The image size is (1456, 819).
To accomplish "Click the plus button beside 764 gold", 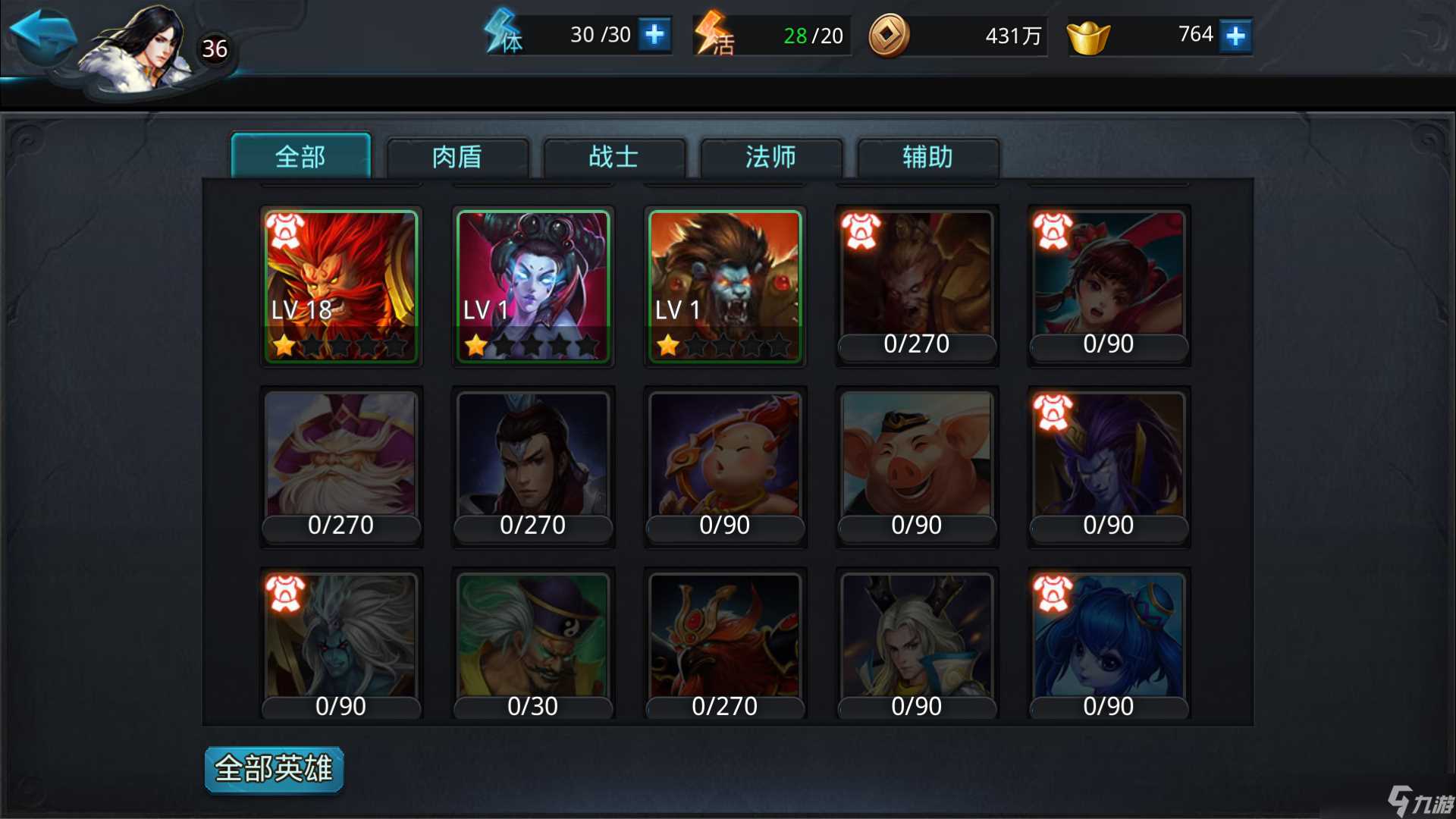I will 1235,34.
